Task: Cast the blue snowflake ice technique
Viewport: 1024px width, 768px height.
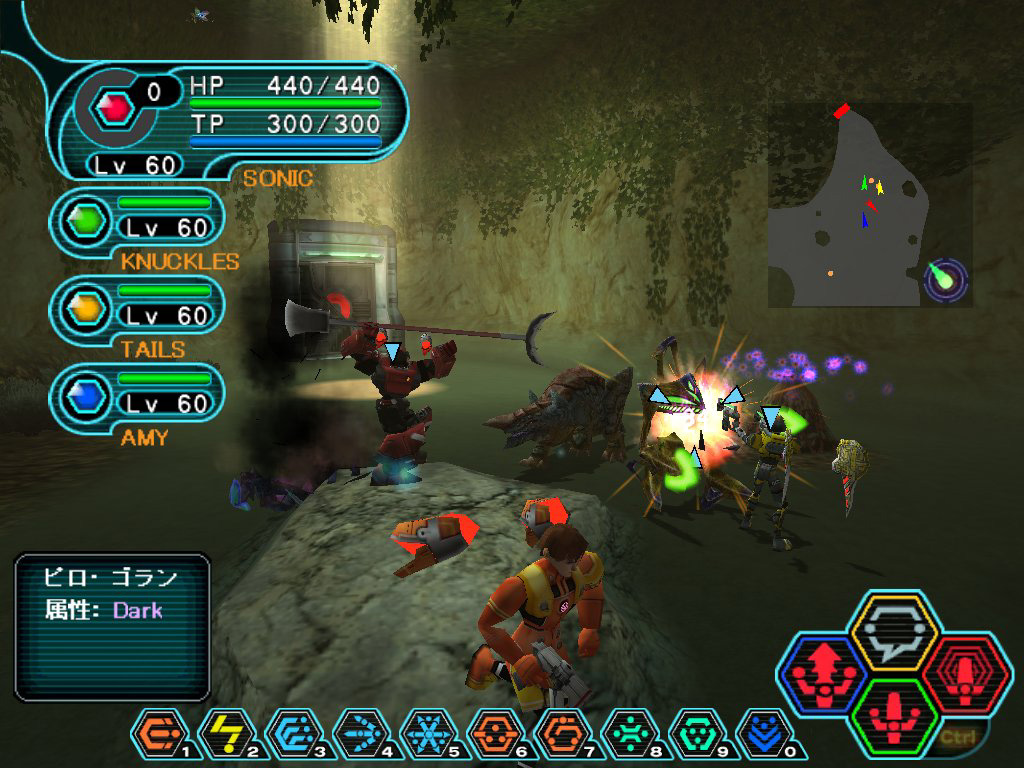Action: coord(426,735)
